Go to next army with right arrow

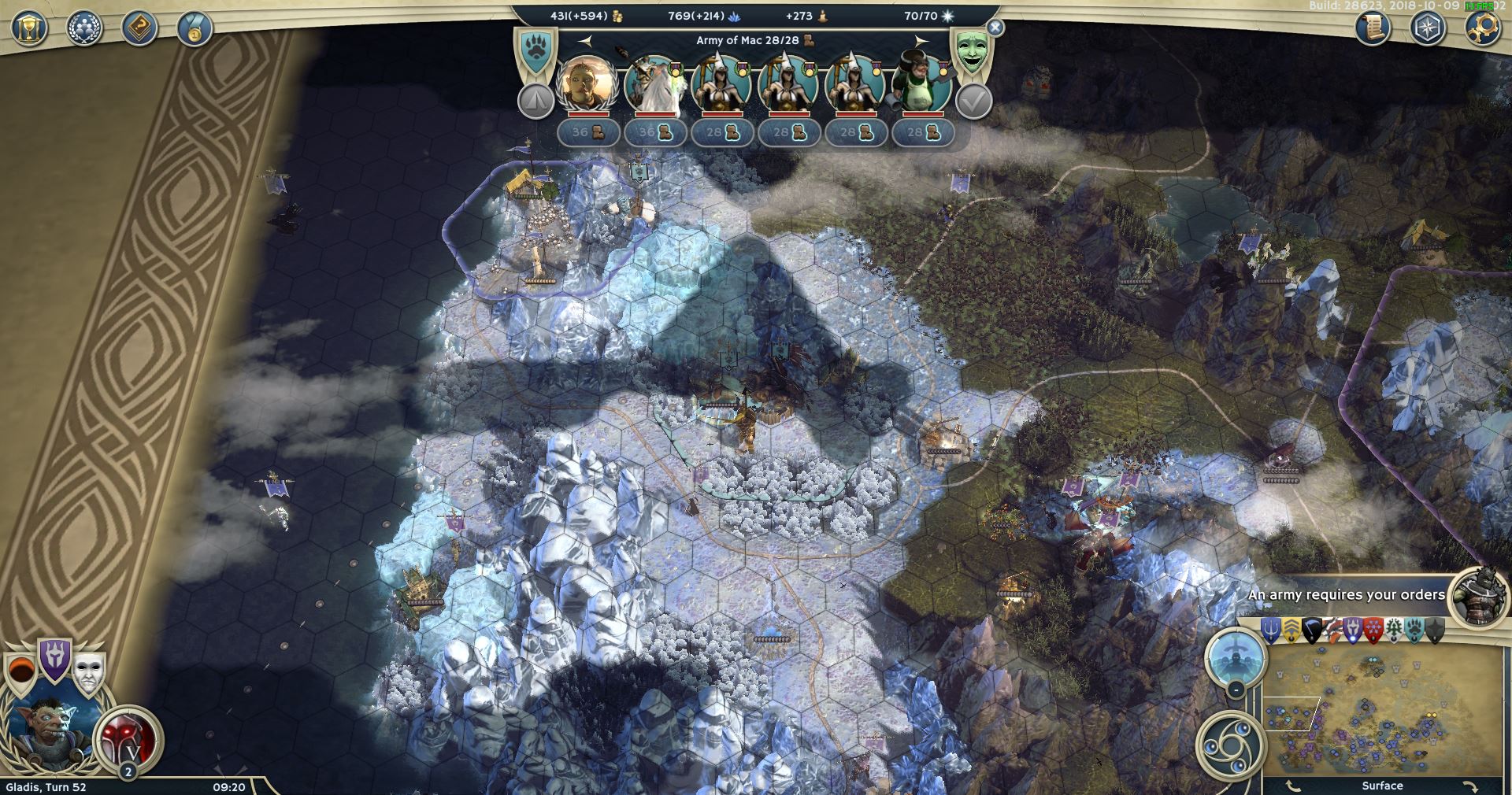click(x=921, y=40)
